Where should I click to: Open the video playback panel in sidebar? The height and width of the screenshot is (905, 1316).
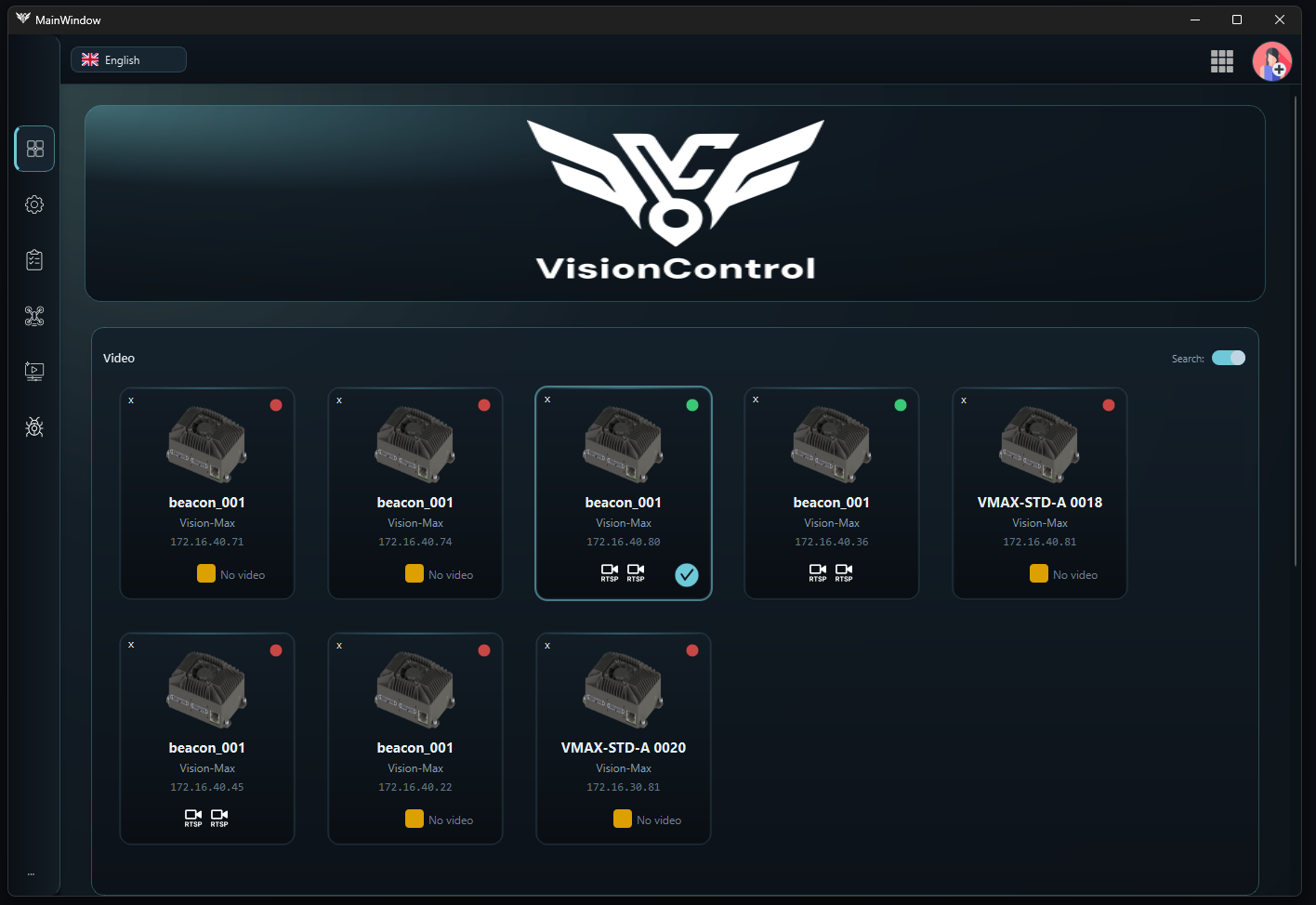[x=33, y=371]
